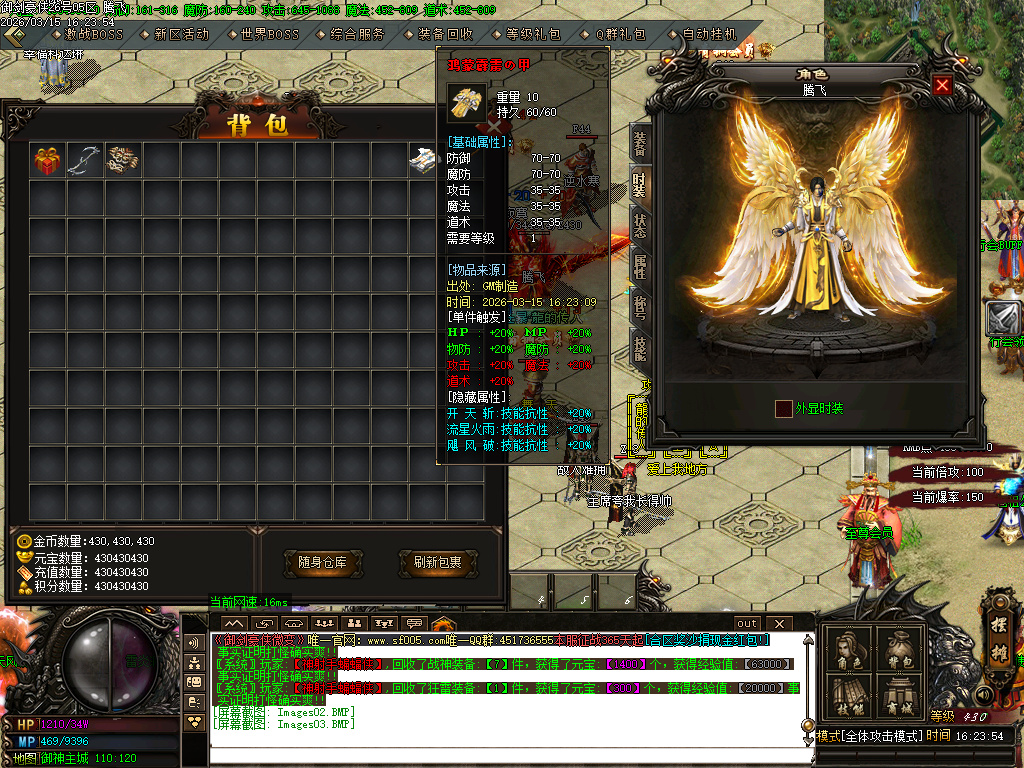Select the curved bow item in the bag
Screen dimensions: 1024x768
pyautogui.click(x=85, y=160)
